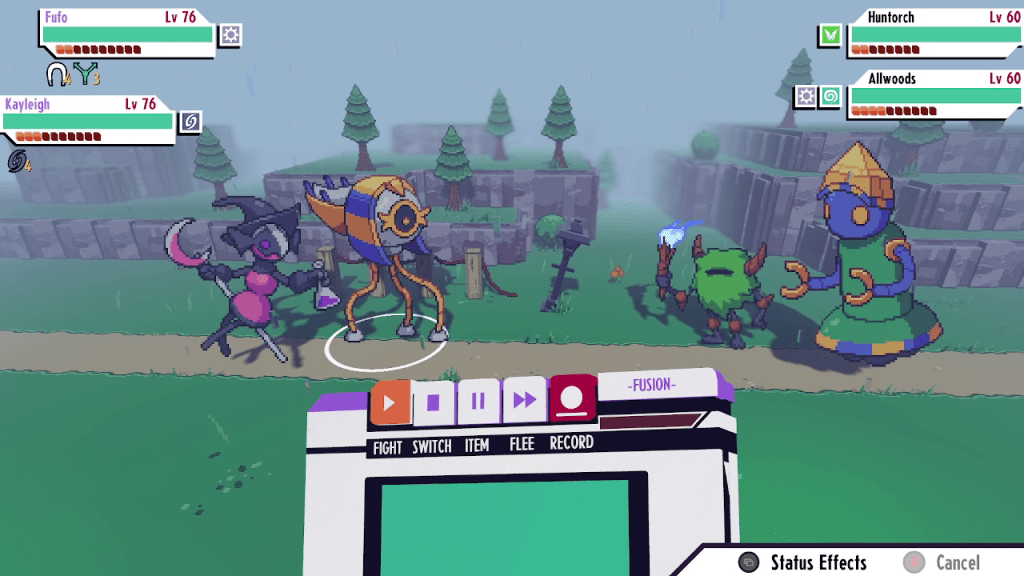The image size is (1024, 576).
Task: Select enemy Huntorch's status panel
Action: [x=934, y=34]
